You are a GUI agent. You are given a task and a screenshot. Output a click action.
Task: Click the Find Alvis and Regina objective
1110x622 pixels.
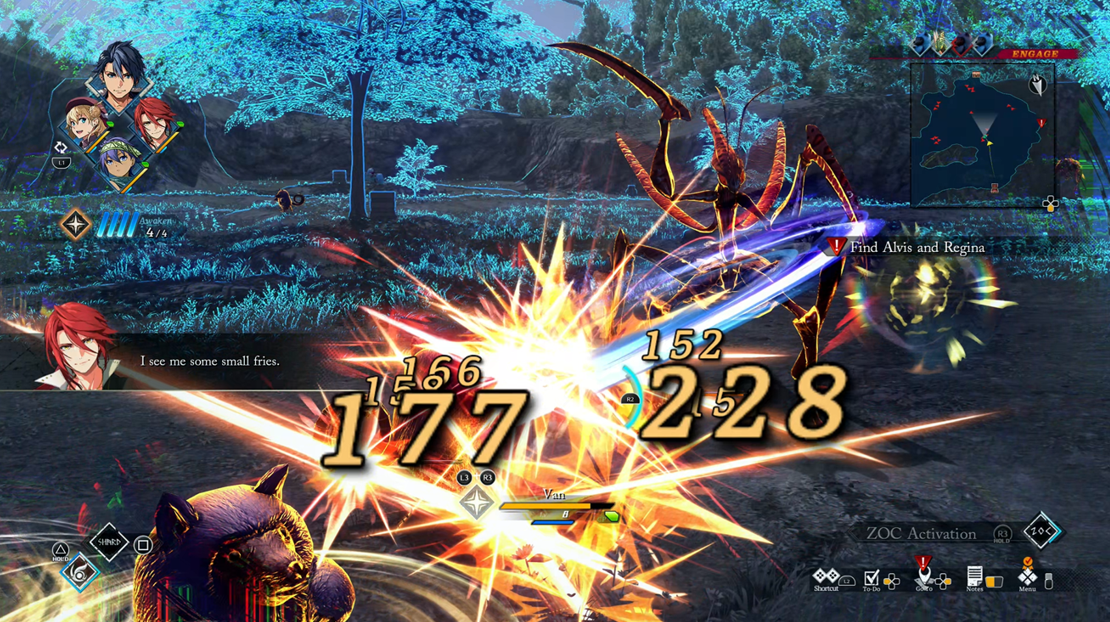pyautogui.click(x=915, y=247)
